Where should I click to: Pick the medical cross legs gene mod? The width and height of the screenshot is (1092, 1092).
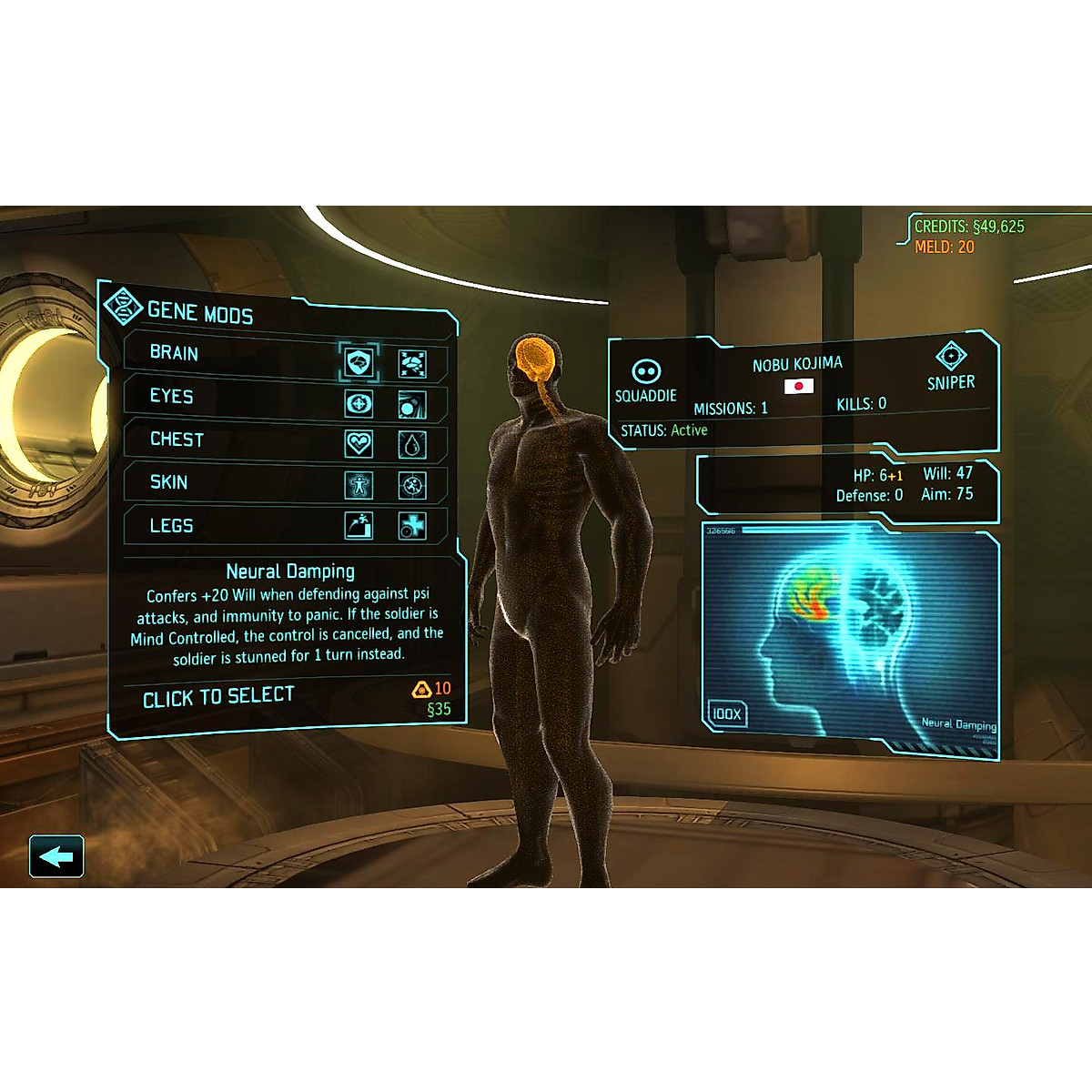tap(412, 526)
